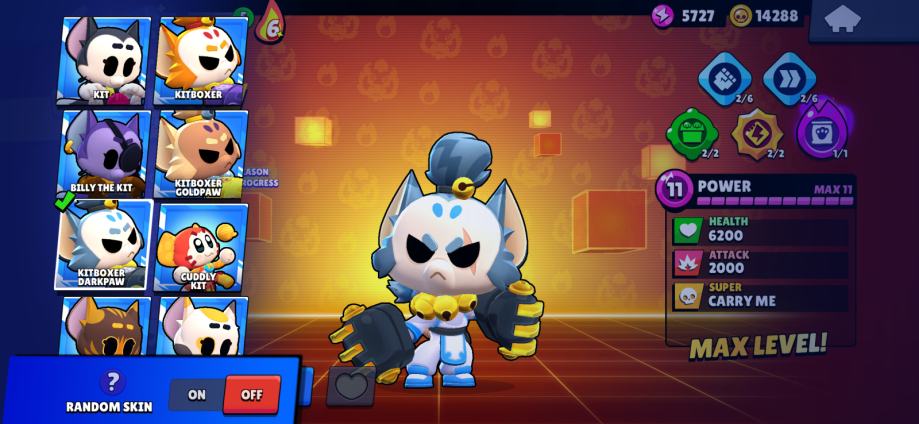Open the blue fist gear icon
Image resolution: width=919 pixels, height=424 pixels.
[724, 78]
